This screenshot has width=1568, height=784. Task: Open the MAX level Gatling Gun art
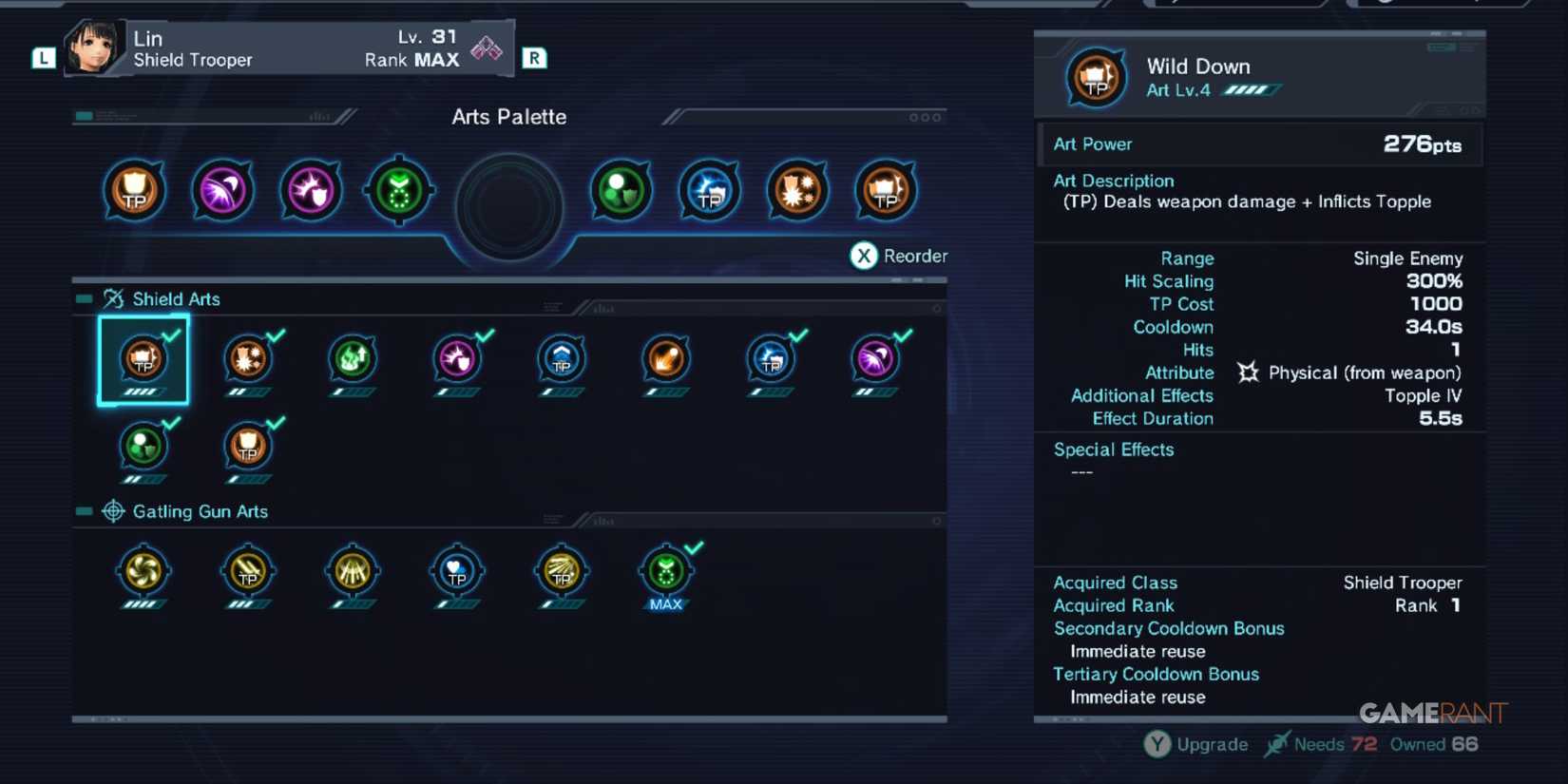[666, 570]
